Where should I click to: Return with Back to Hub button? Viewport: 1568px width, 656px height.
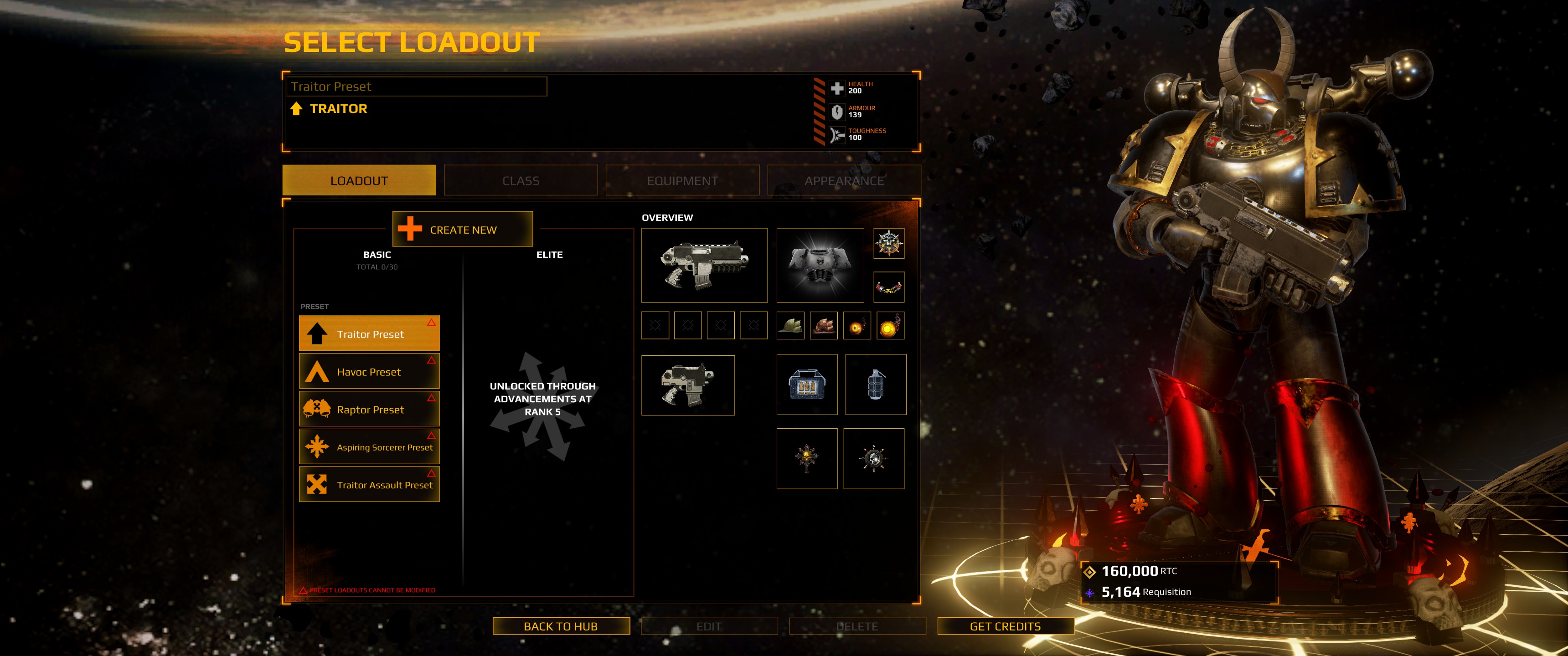(561, 626)
